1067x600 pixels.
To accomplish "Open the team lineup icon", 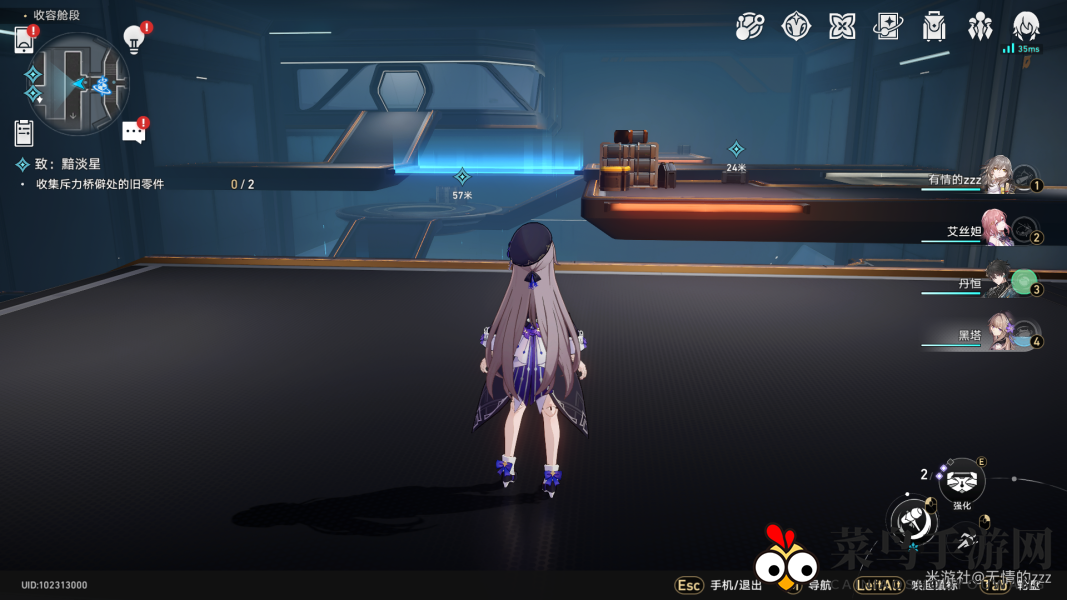I will click(x=980, y=27).
